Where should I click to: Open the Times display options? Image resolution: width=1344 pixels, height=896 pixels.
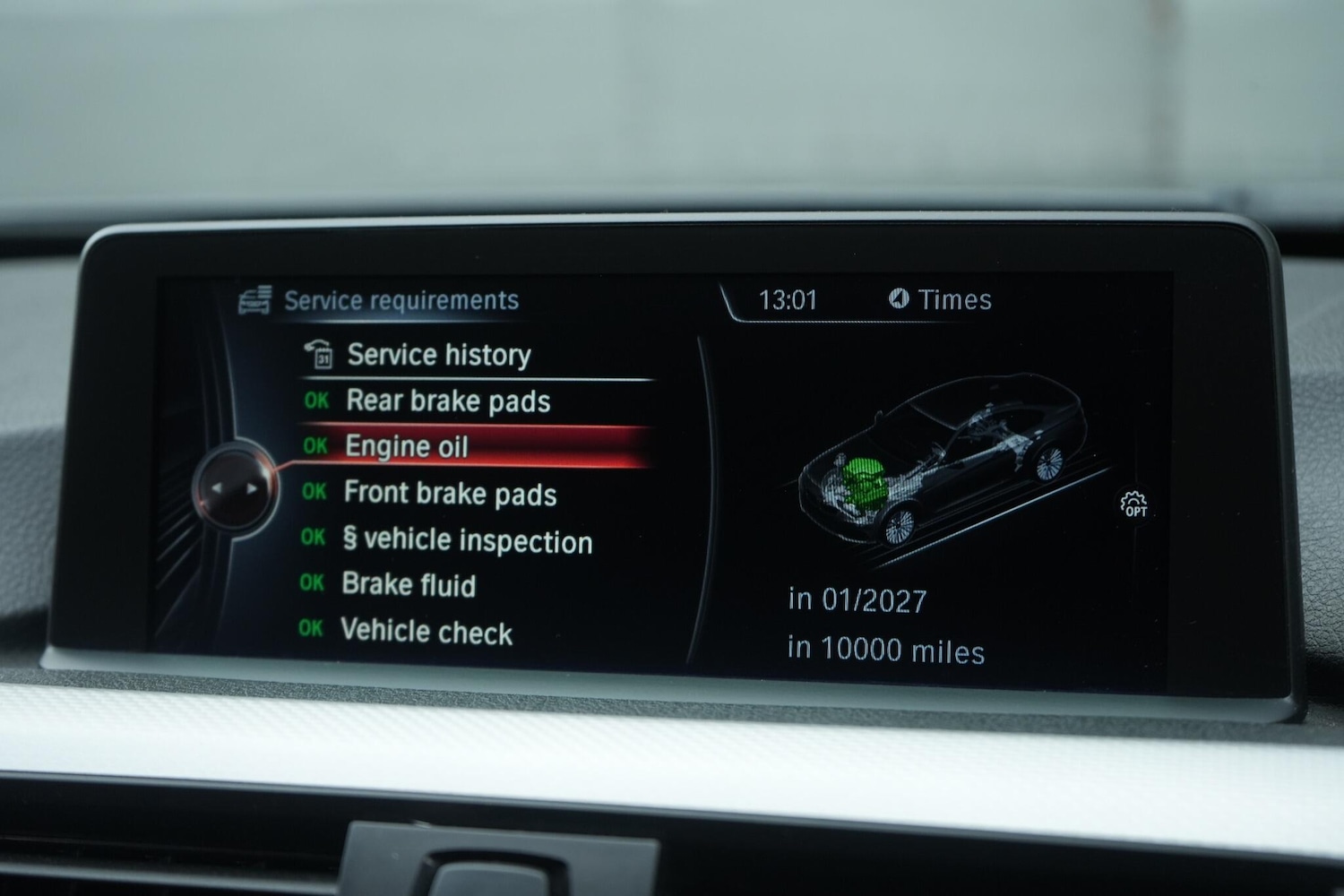[955, 300]
